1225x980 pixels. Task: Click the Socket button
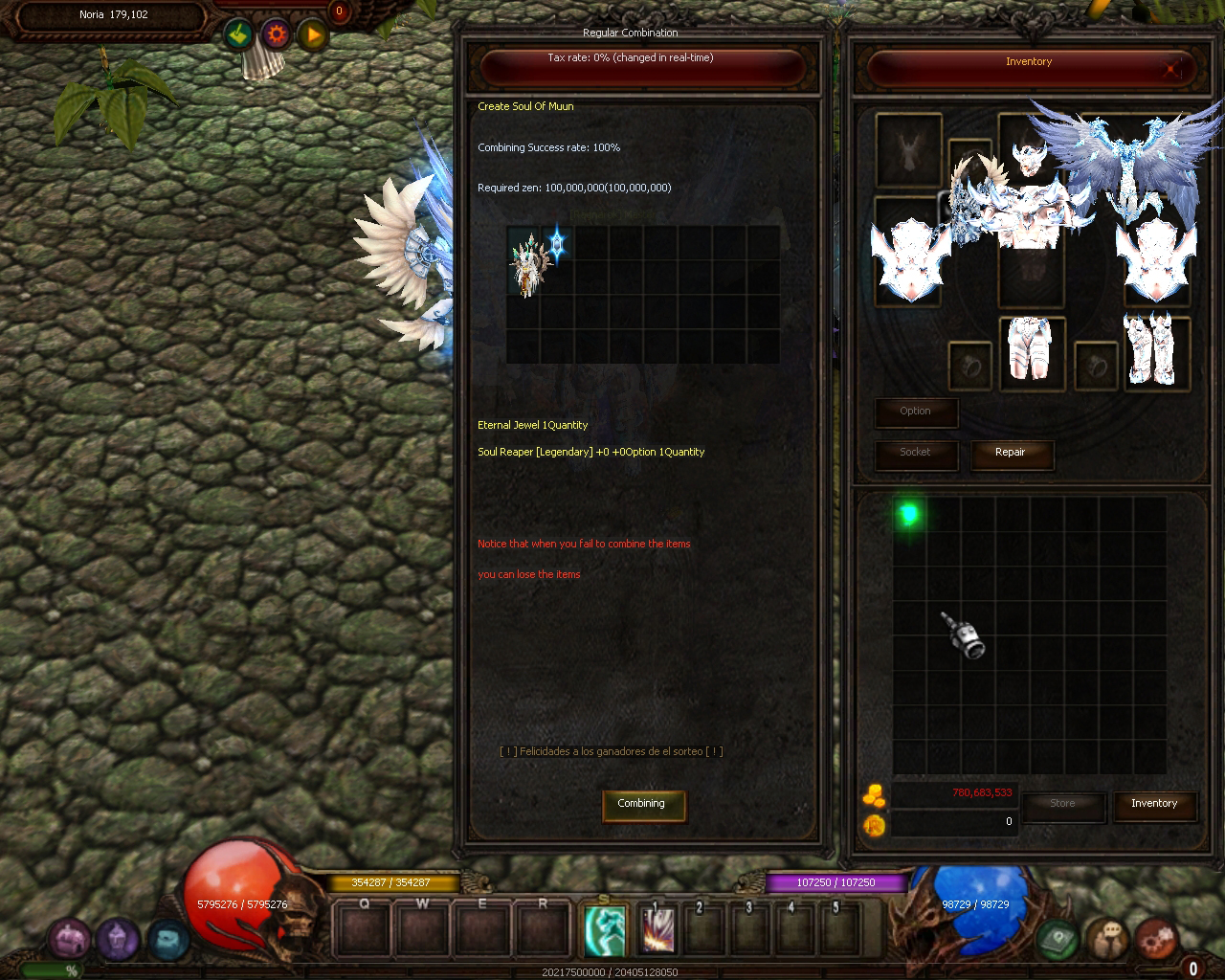click(915, 453)
